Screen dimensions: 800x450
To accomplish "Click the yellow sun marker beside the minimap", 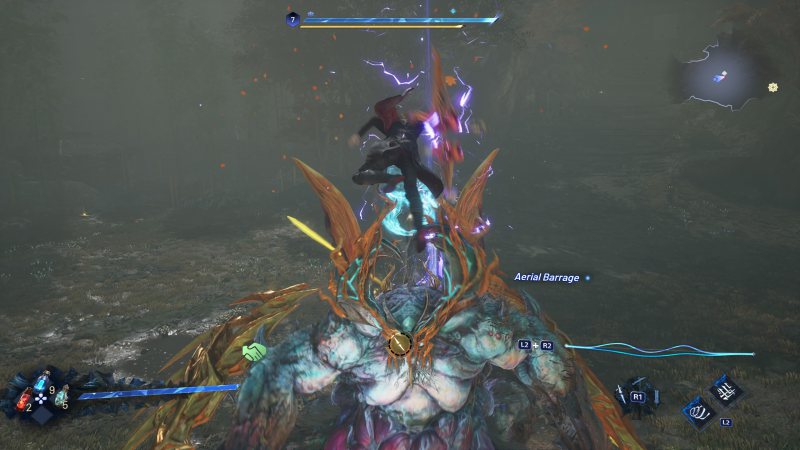I will (773, 87).
